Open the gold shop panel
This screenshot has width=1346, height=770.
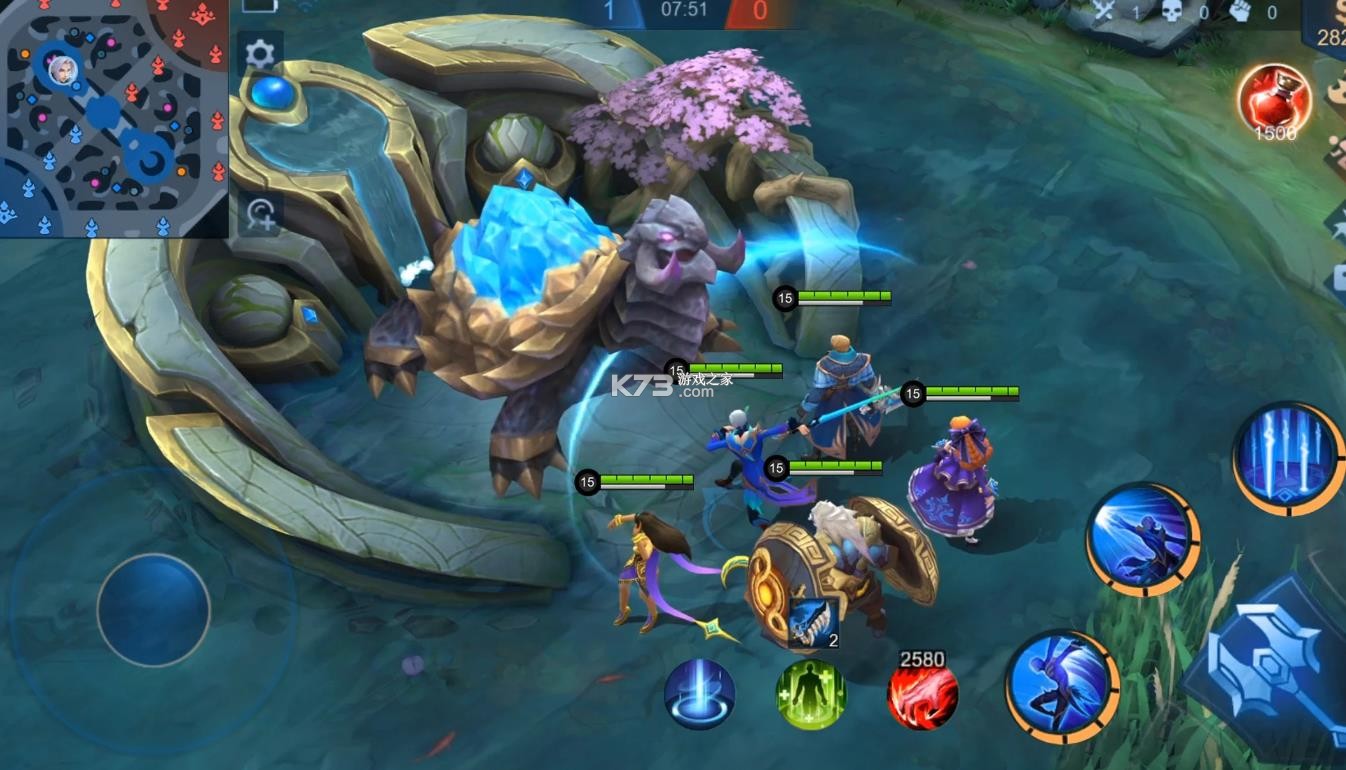[1328, 30]
